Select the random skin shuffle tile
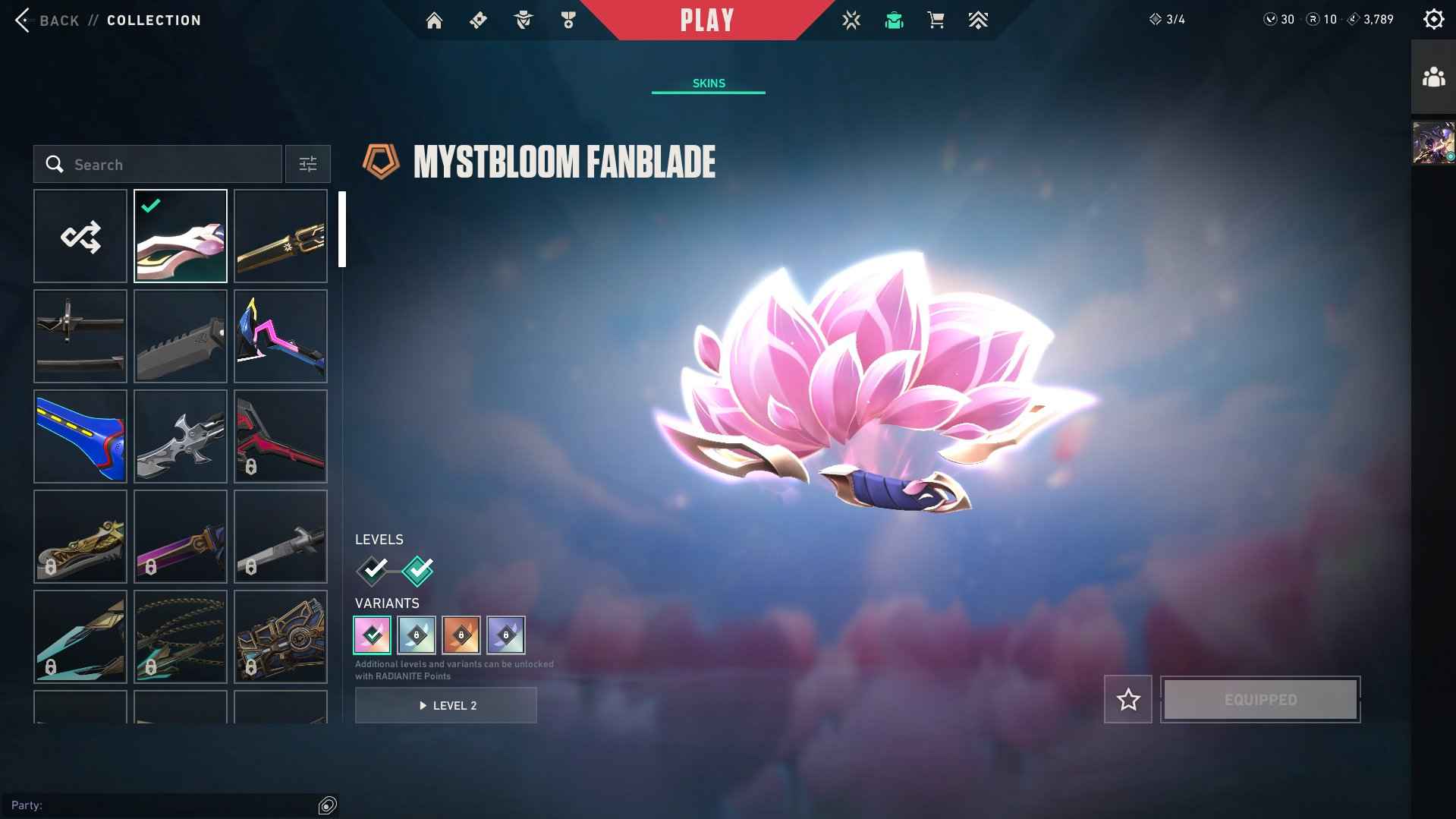 point(80,235)
